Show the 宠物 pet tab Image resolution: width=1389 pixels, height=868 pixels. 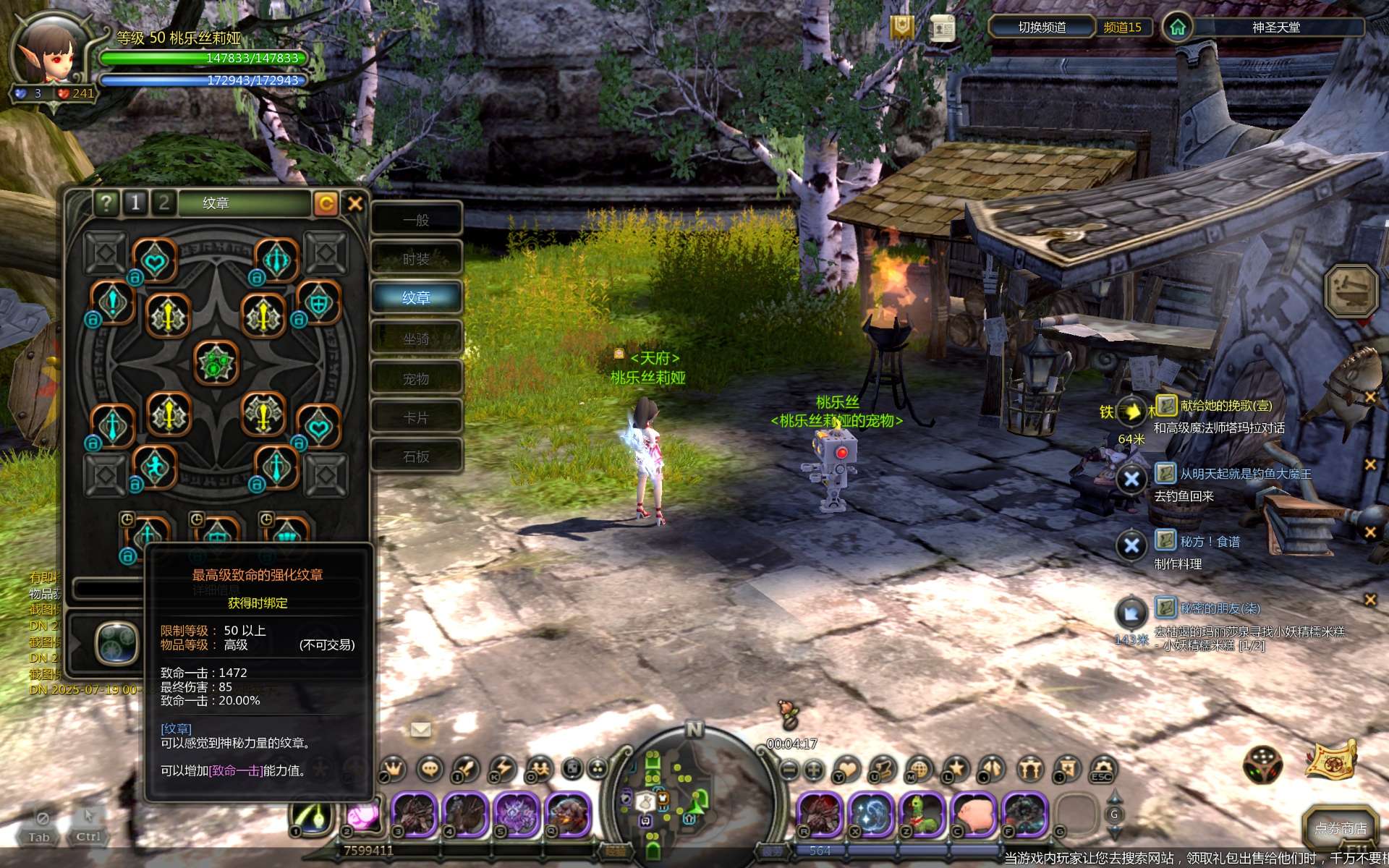tap(417, 378)
